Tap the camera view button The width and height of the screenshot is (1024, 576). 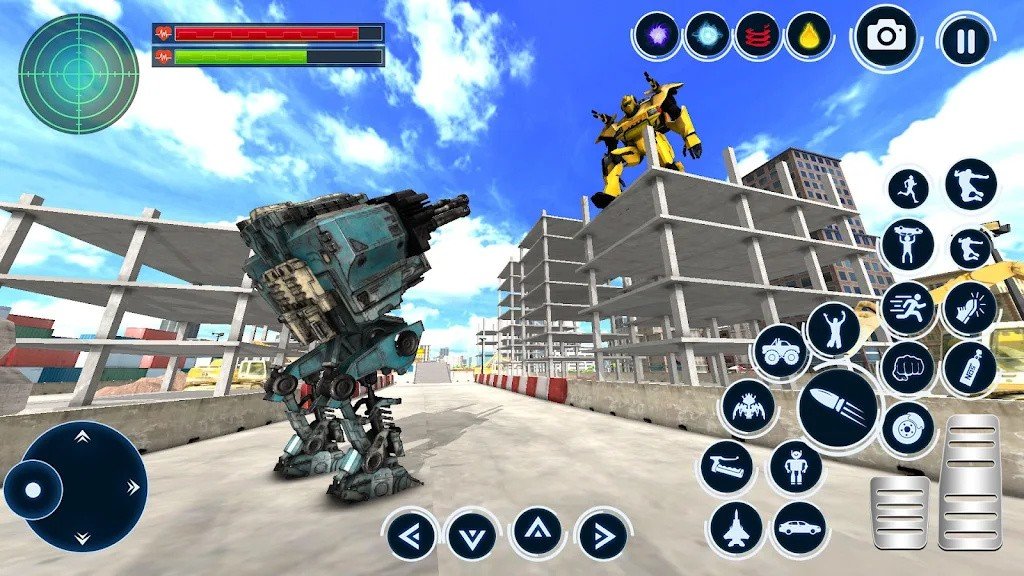coord(885,37)
